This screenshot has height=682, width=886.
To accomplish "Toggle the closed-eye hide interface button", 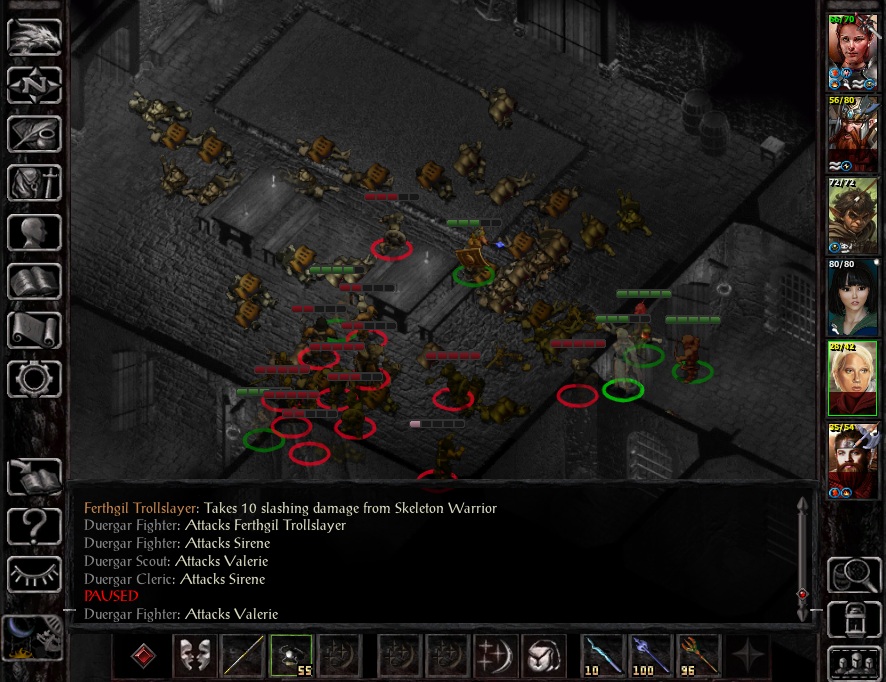I will pos(35,574).
